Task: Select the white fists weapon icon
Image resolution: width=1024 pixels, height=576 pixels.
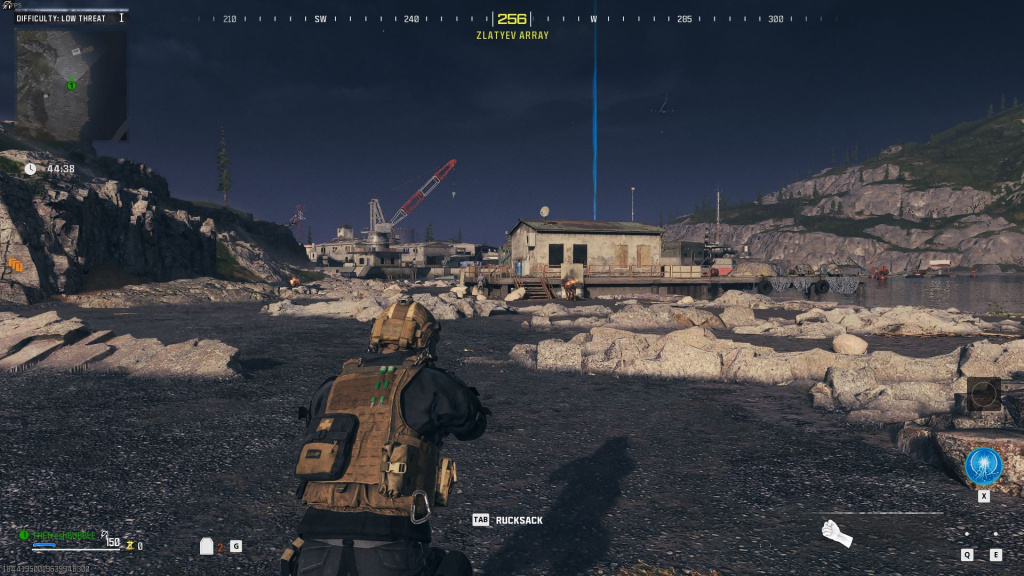Action: point(836,534)
